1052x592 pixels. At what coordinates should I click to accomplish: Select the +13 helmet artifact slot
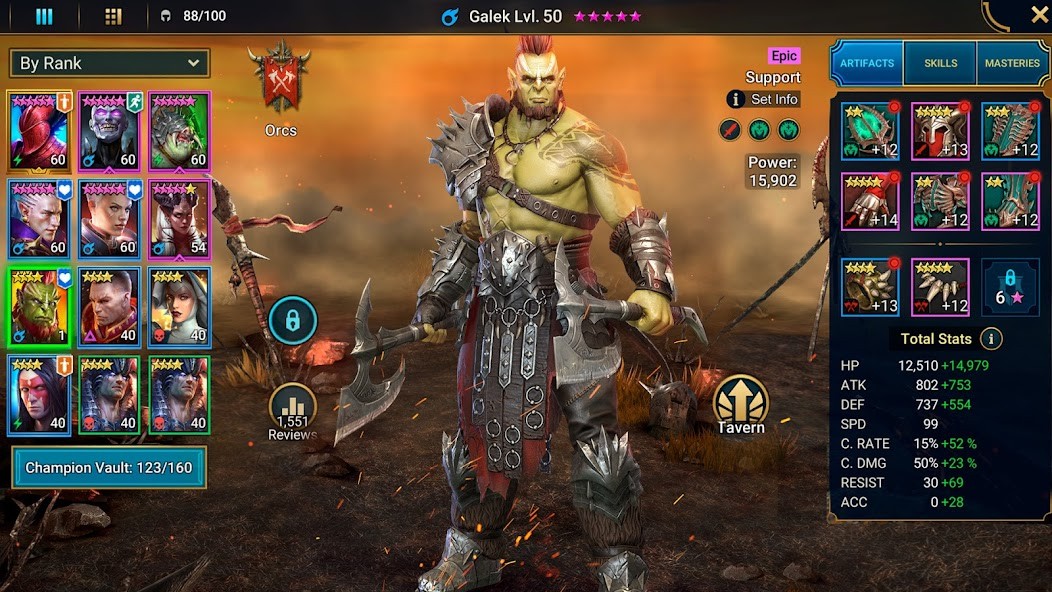(940, 131)
